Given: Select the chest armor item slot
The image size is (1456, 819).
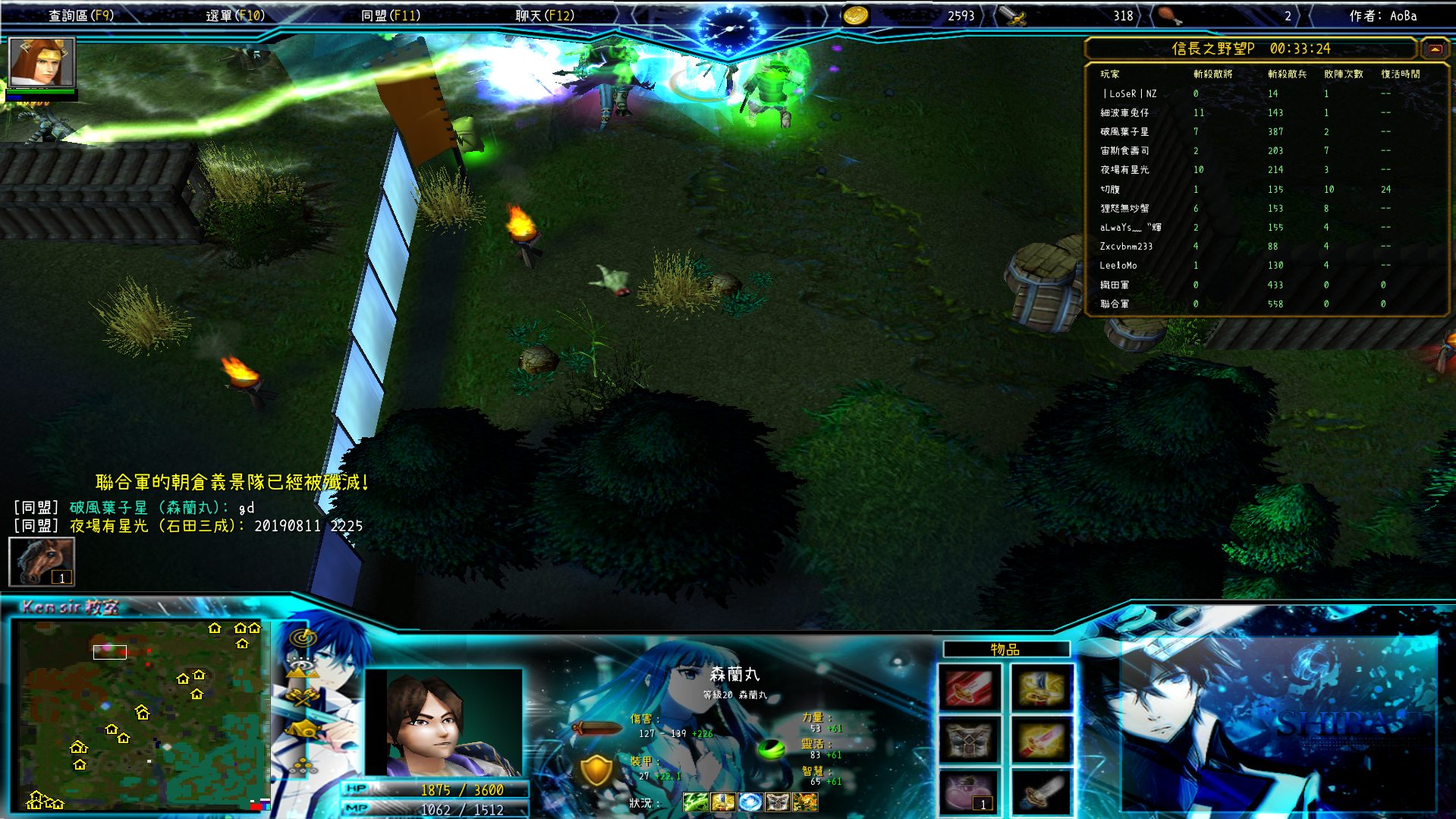Looking at the screenshot, I should pos(969,740).
